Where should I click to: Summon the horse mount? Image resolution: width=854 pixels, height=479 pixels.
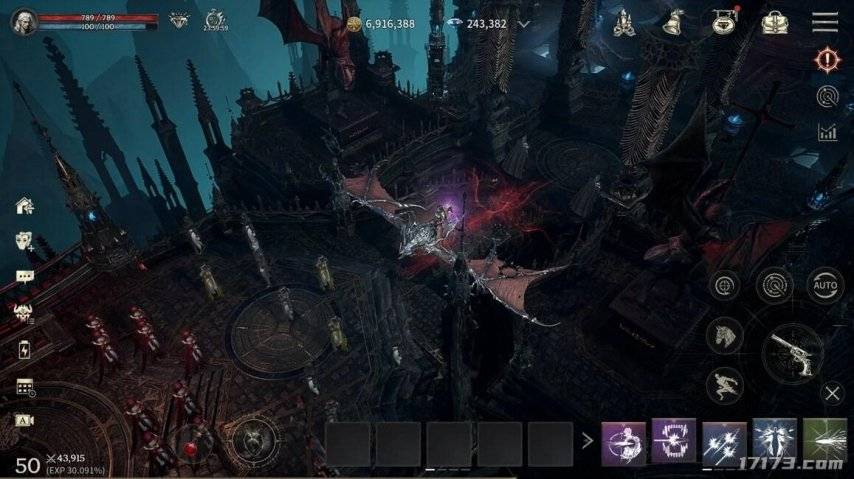pyautogui.click(x=725, y=336)
